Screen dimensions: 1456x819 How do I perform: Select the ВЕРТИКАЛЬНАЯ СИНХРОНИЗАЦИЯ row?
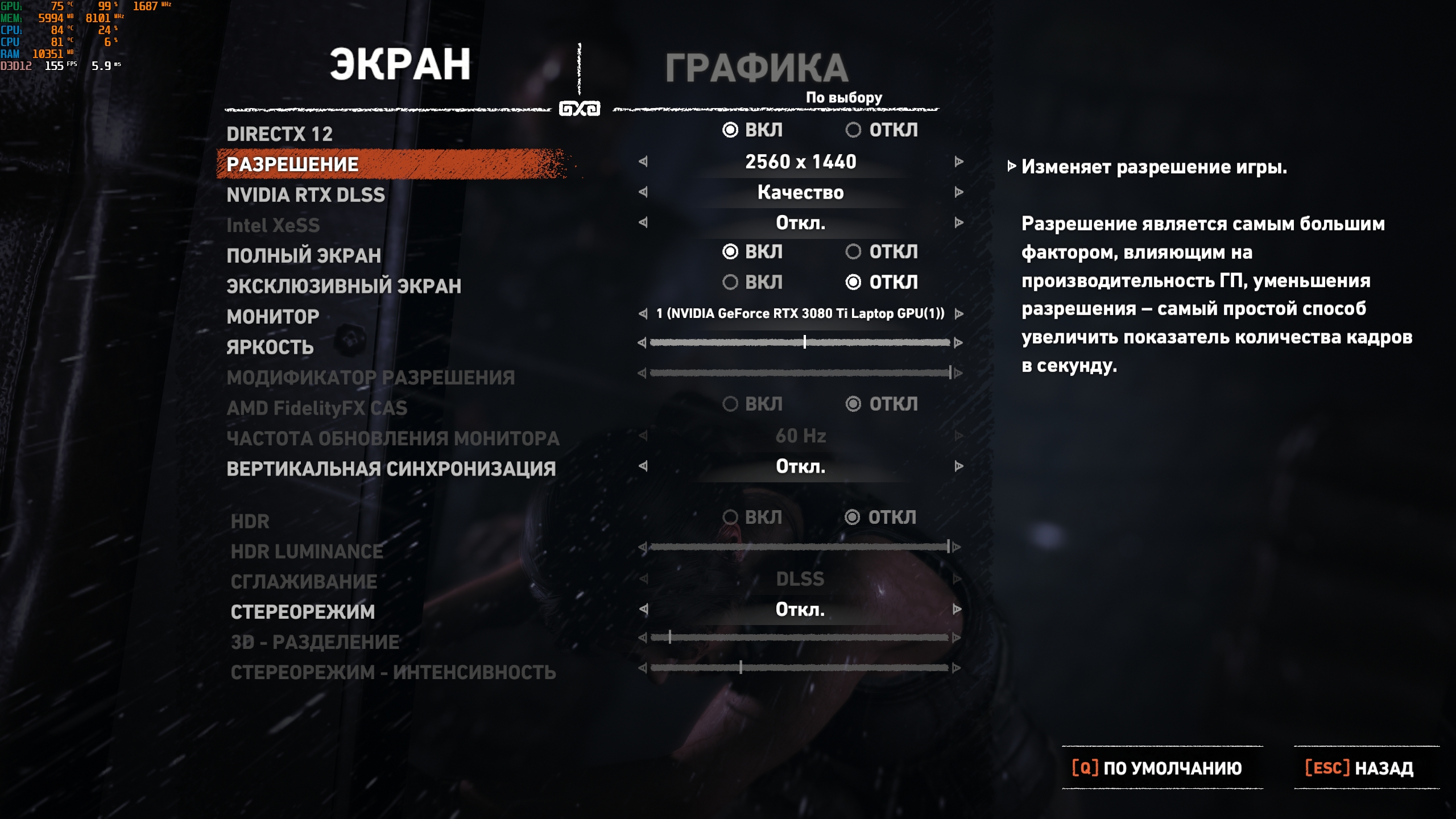tap(391, 469)
